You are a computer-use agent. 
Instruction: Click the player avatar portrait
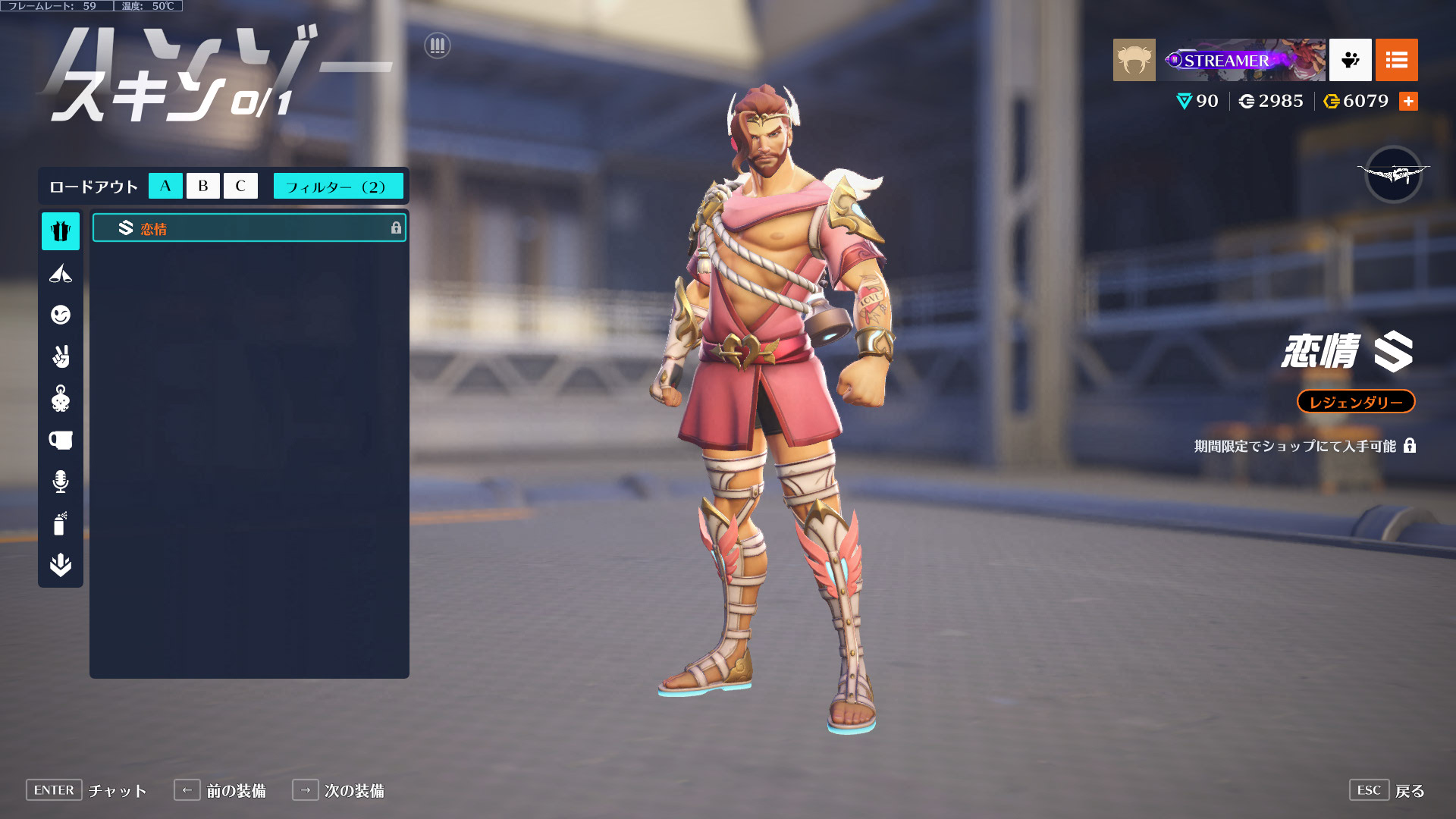point(1134,60)
